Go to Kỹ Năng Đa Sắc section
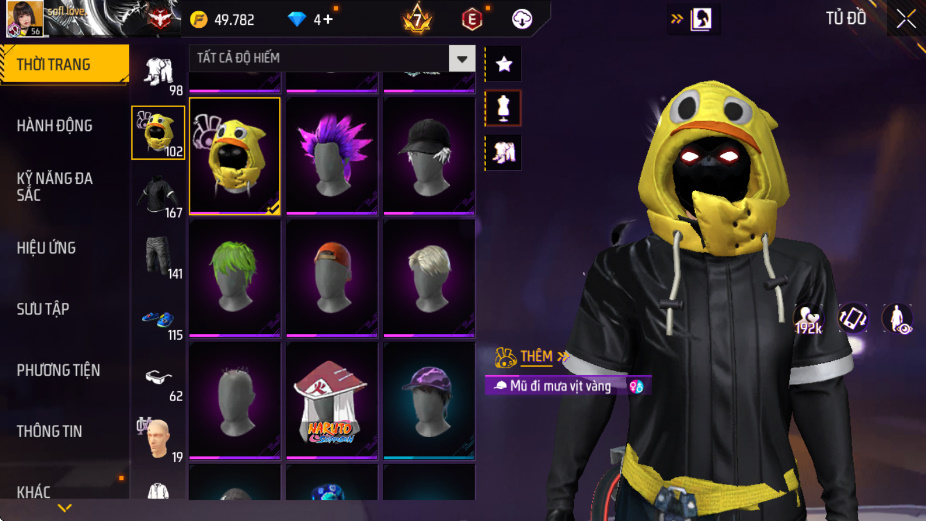Viewport: 926px width, 521px height. (x=55, y=186)
